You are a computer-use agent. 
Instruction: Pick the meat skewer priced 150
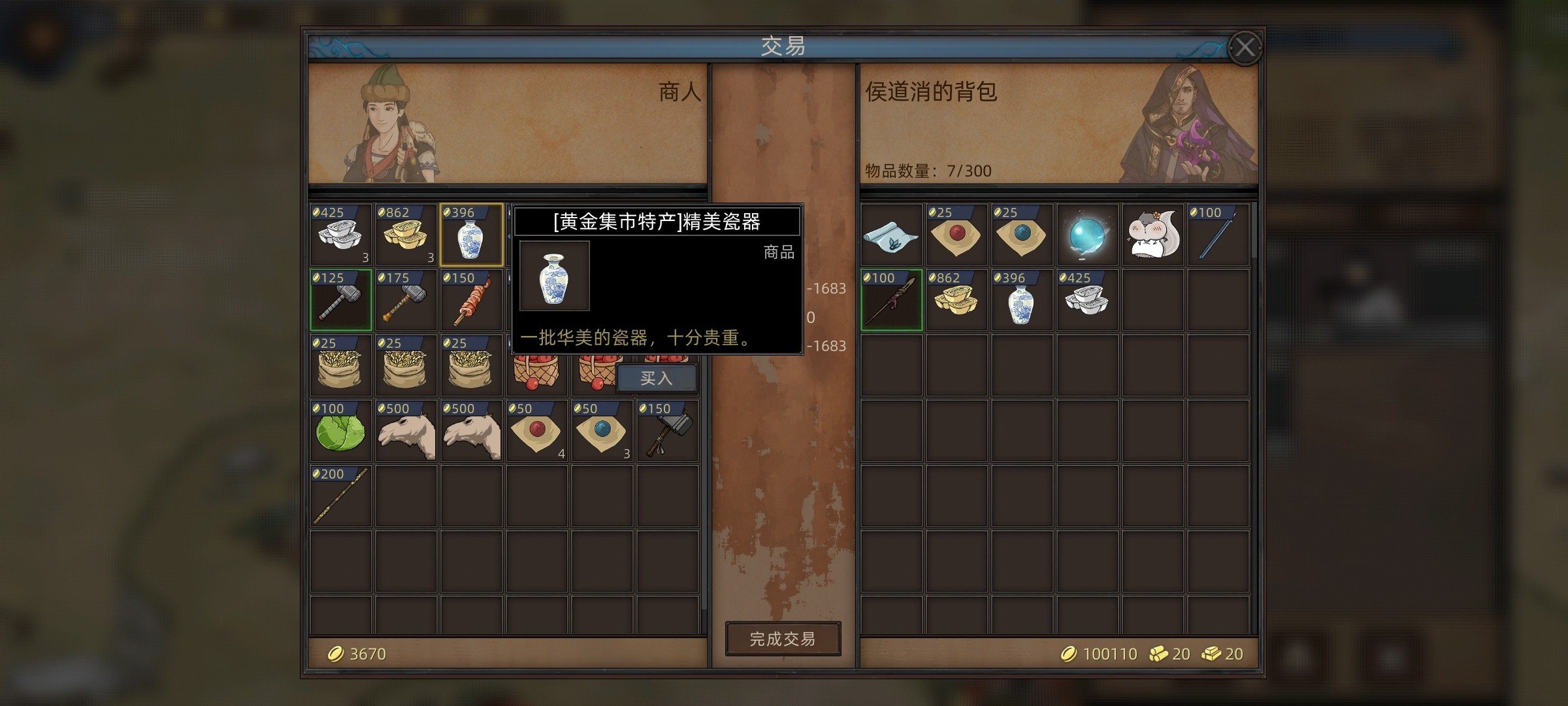[471, 301]
